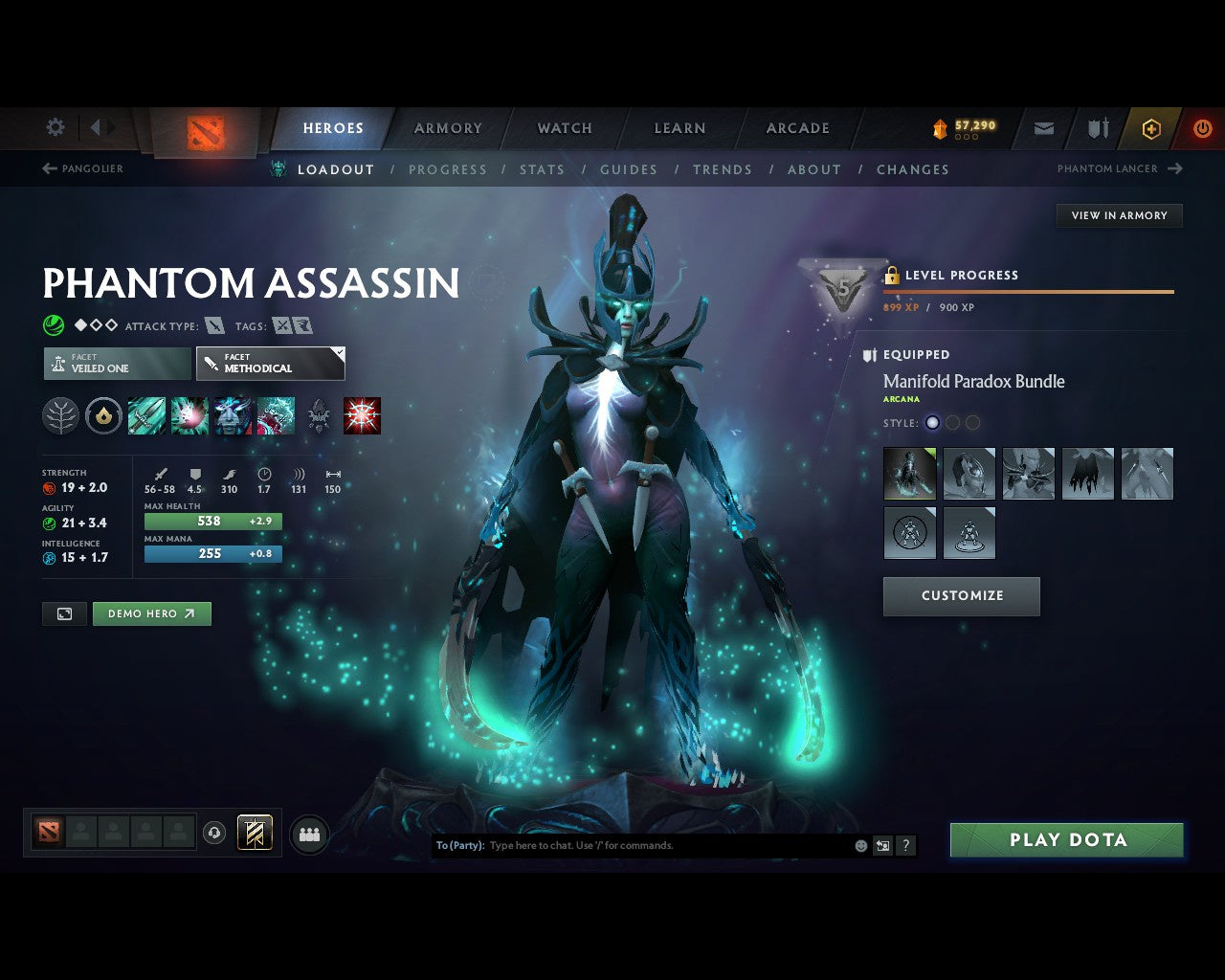The height and width of the screenshot is (980, 1225).
Task: Click the Level Progress XP bar
Action: point(1029,292)
